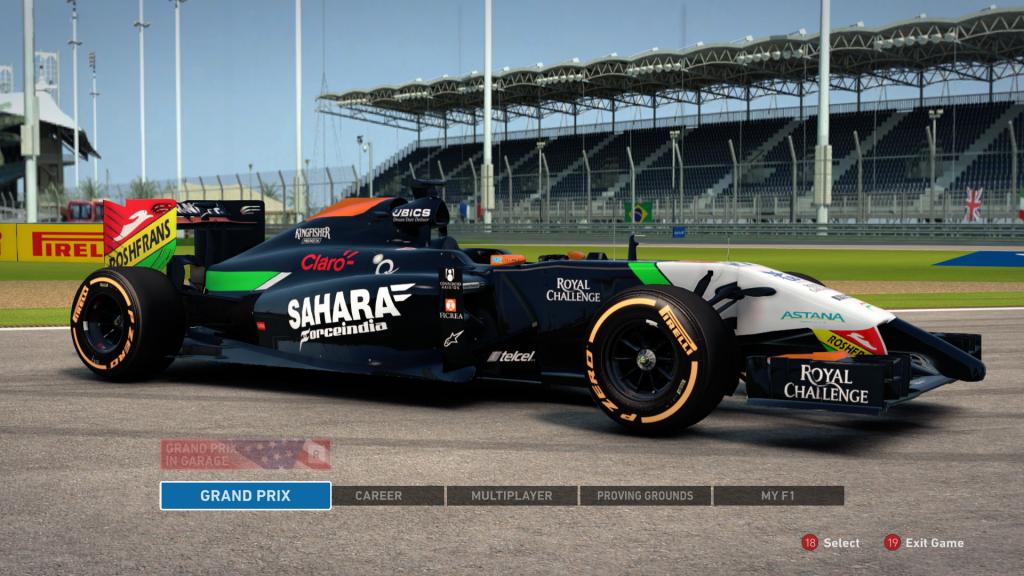Open the My F1 section
The height and width of the screenshot is (576, 1024).
tap(778, 495)
